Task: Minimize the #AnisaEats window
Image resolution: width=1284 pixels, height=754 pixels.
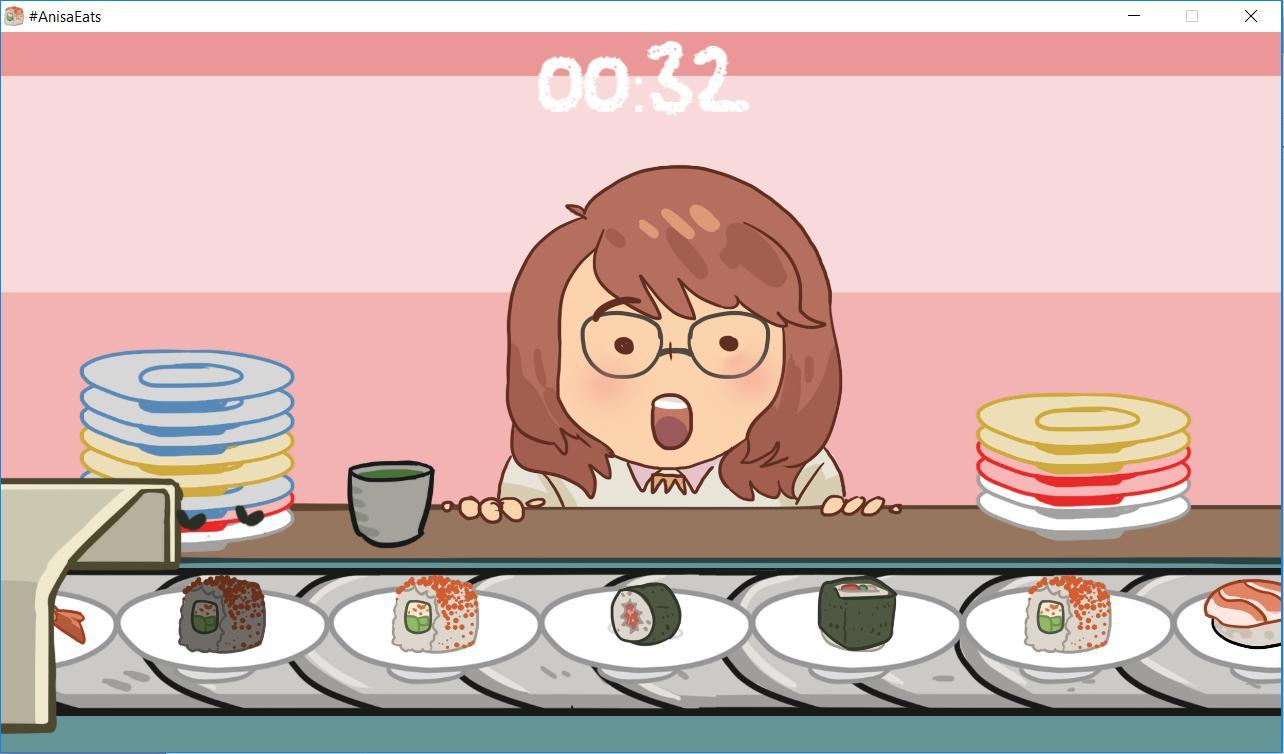Action: [x=1133, y=16]
